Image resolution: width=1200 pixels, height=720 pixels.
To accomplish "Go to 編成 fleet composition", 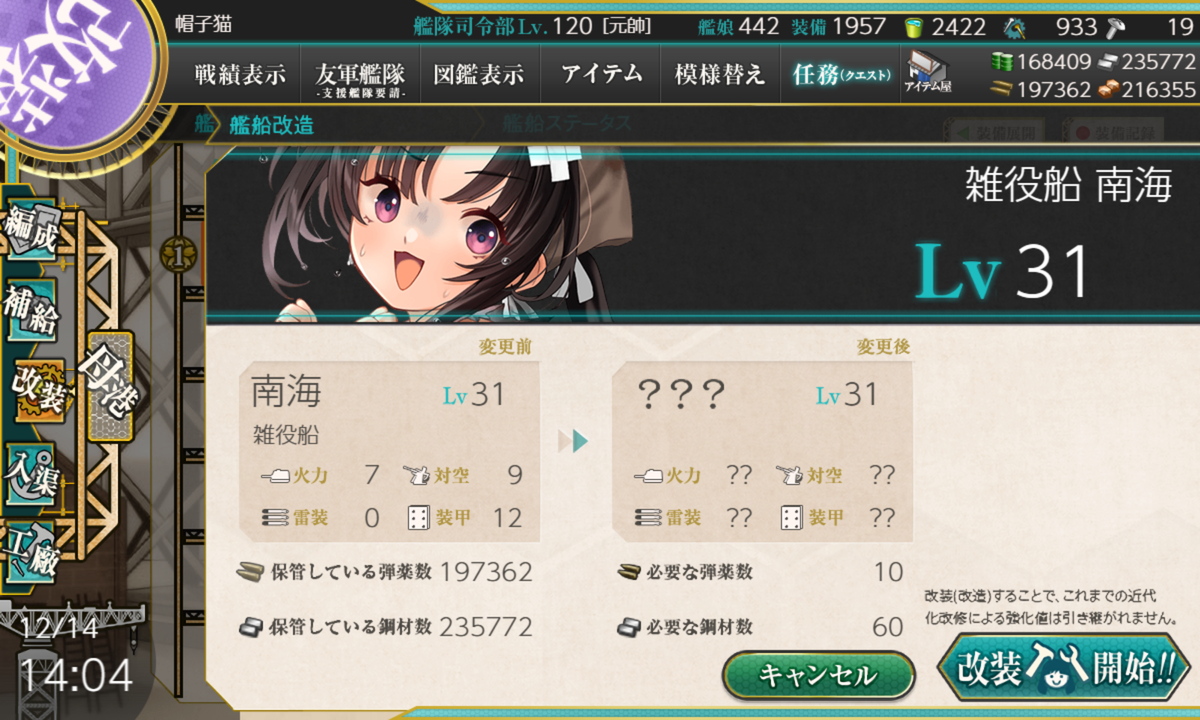I will (30, 232).
